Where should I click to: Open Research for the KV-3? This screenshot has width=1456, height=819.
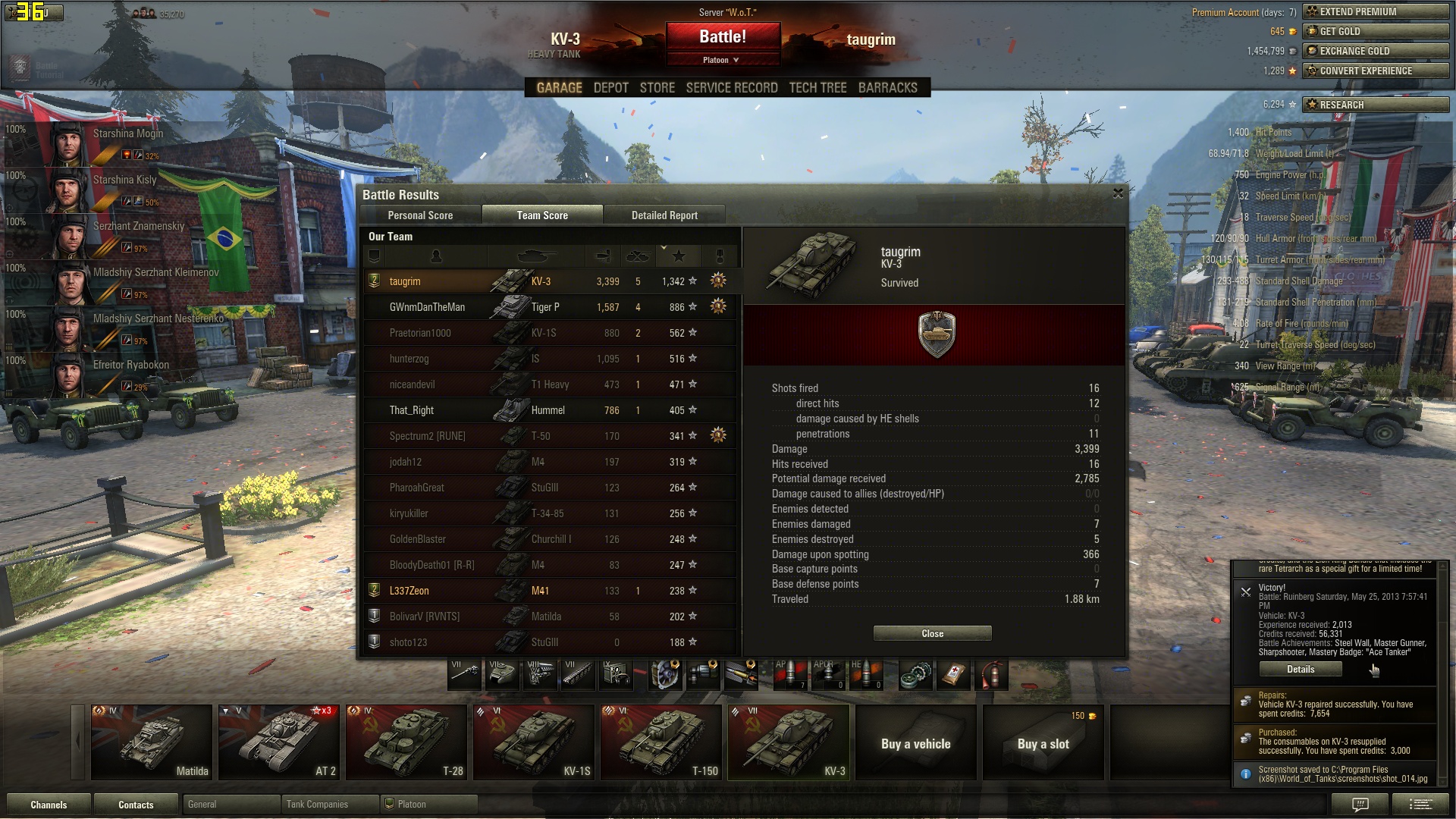1375,105
